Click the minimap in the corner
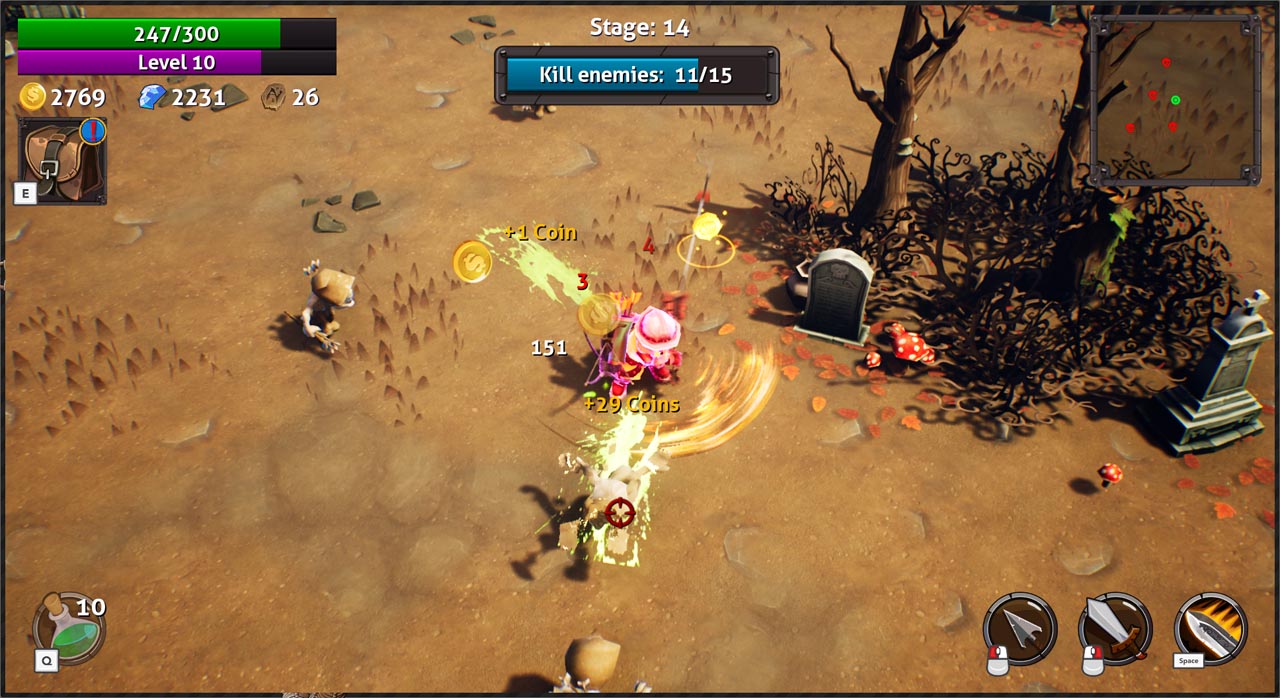Viewport: 1280px width, 698px height. [x=1174, y=100]
